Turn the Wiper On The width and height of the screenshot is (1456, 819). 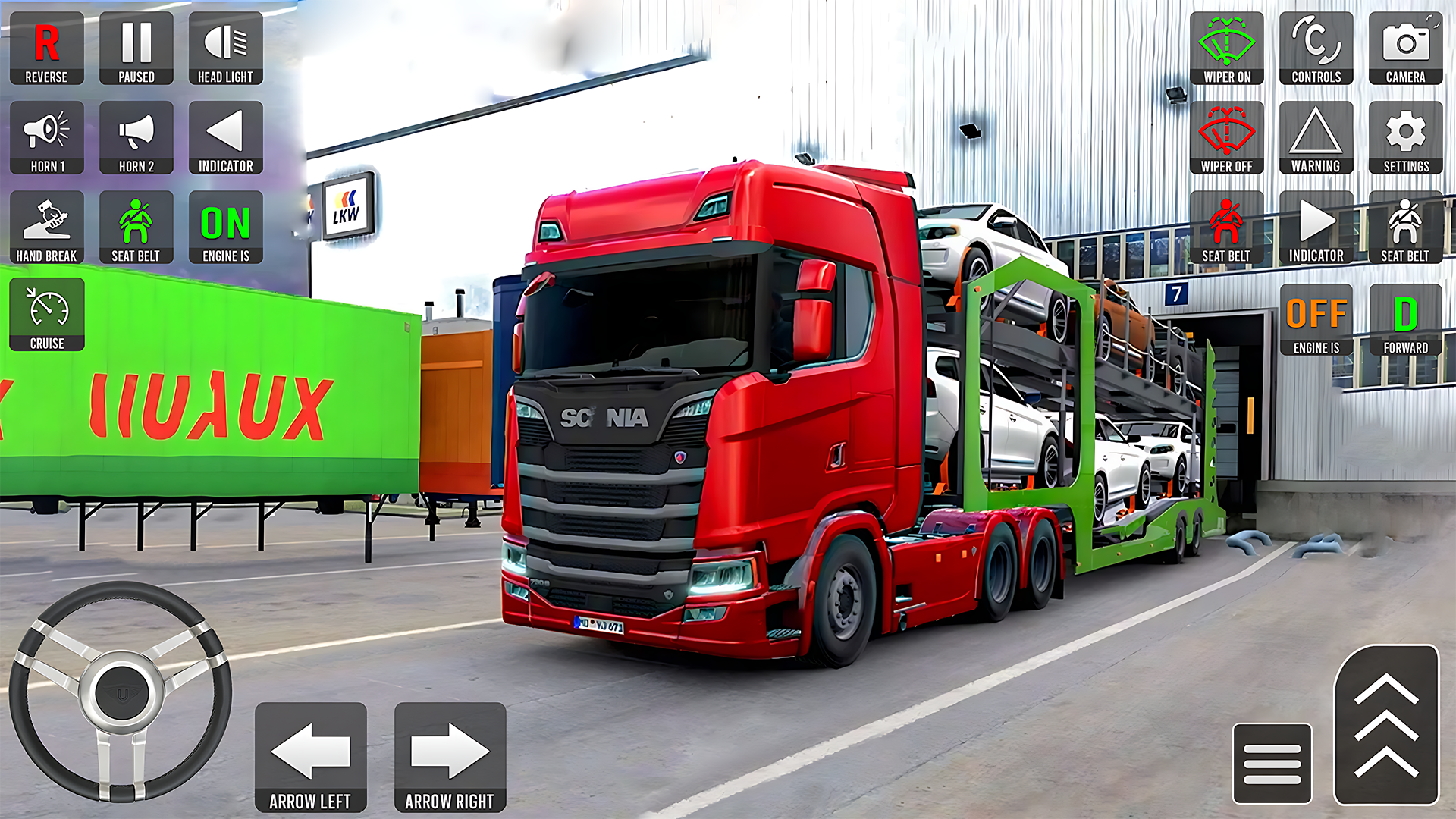tap(1227, 48)
